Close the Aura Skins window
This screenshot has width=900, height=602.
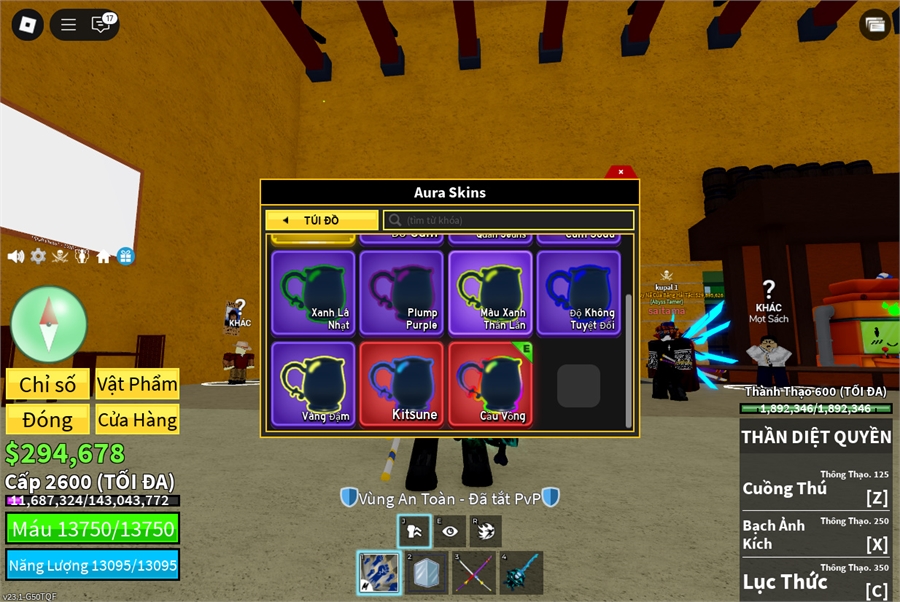(620, 172)
